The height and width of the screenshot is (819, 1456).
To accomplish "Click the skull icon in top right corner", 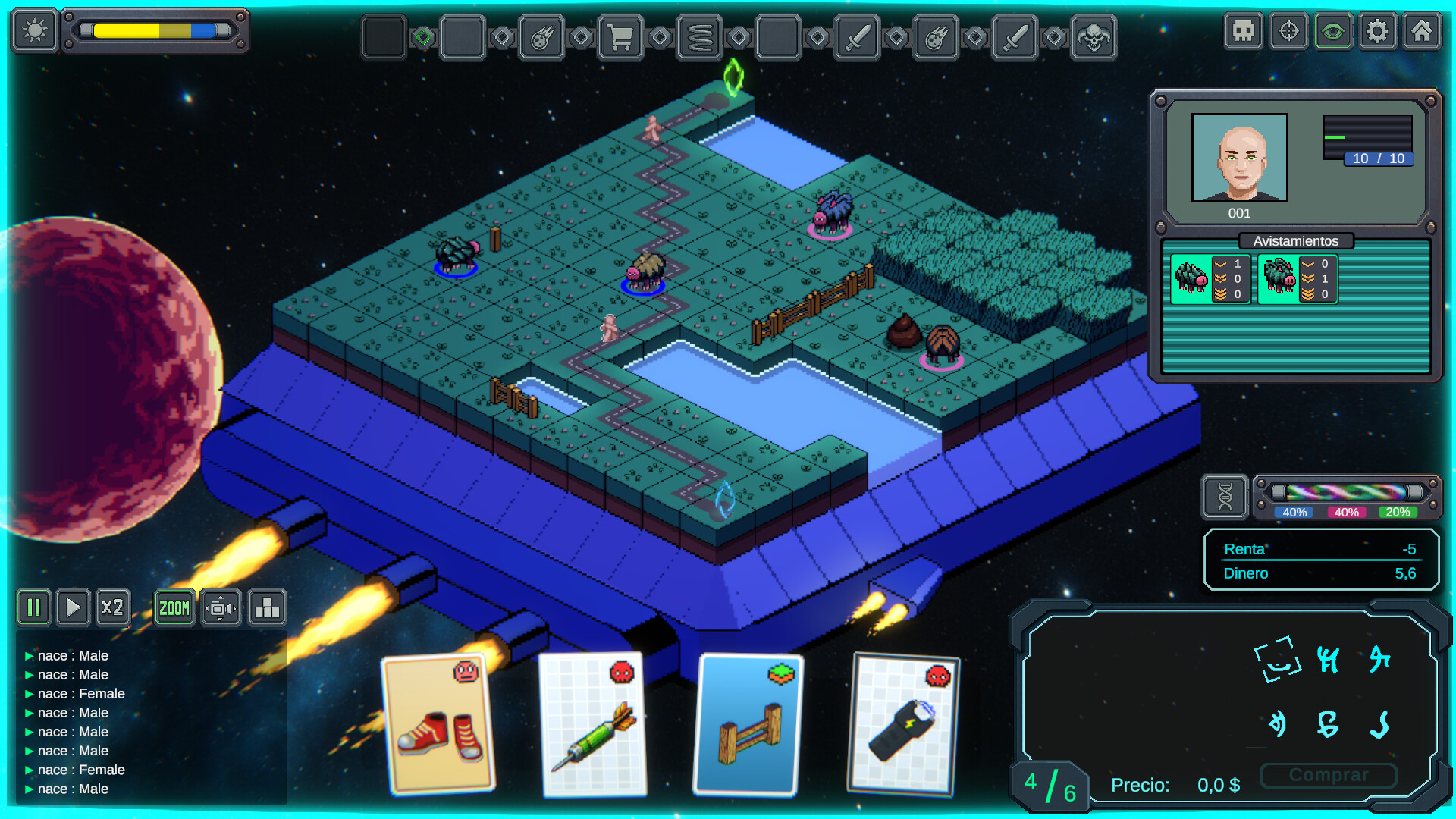I will point(1243,31).
